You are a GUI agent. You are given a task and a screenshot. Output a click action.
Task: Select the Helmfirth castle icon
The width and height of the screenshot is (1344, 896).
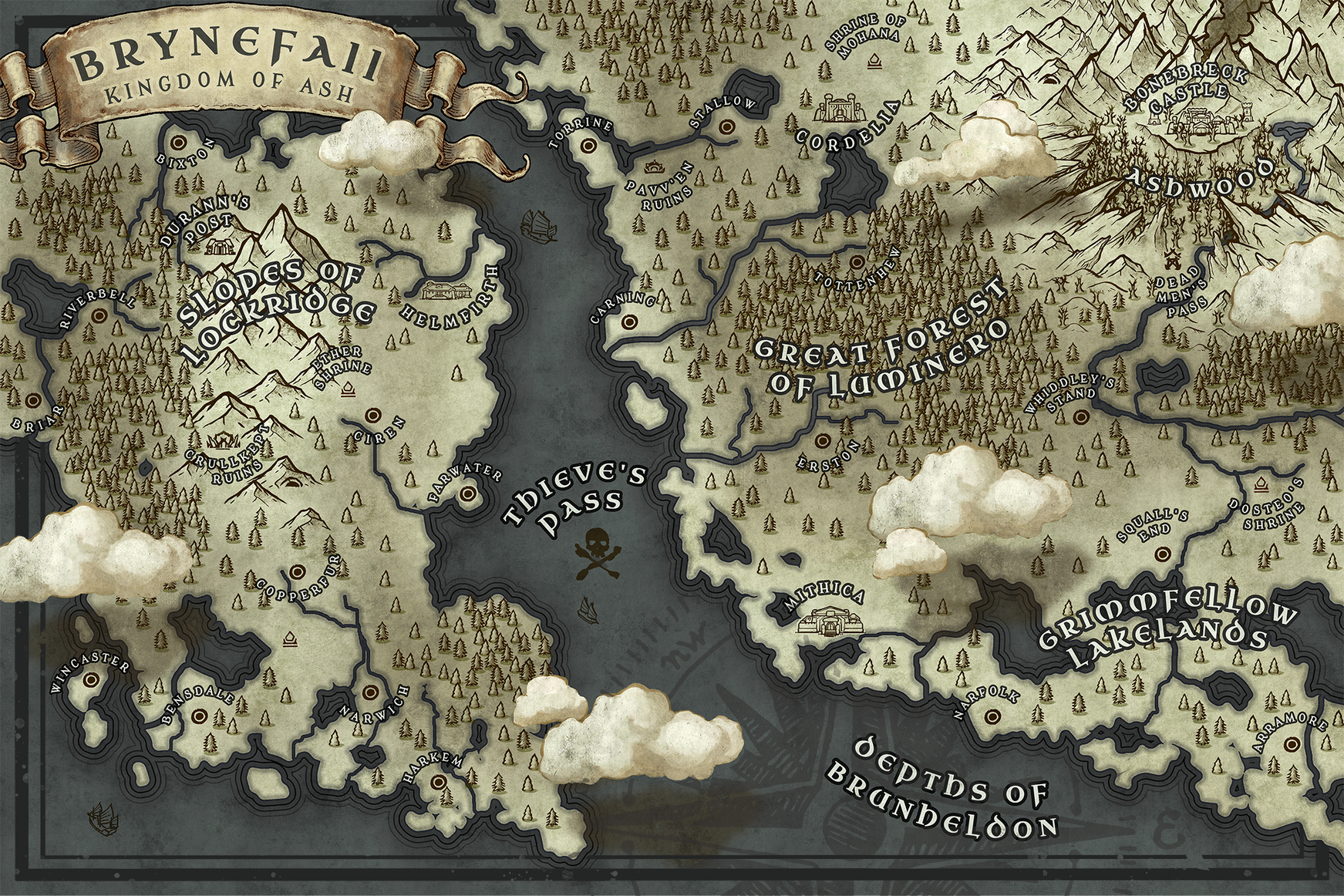click(447, 291)
